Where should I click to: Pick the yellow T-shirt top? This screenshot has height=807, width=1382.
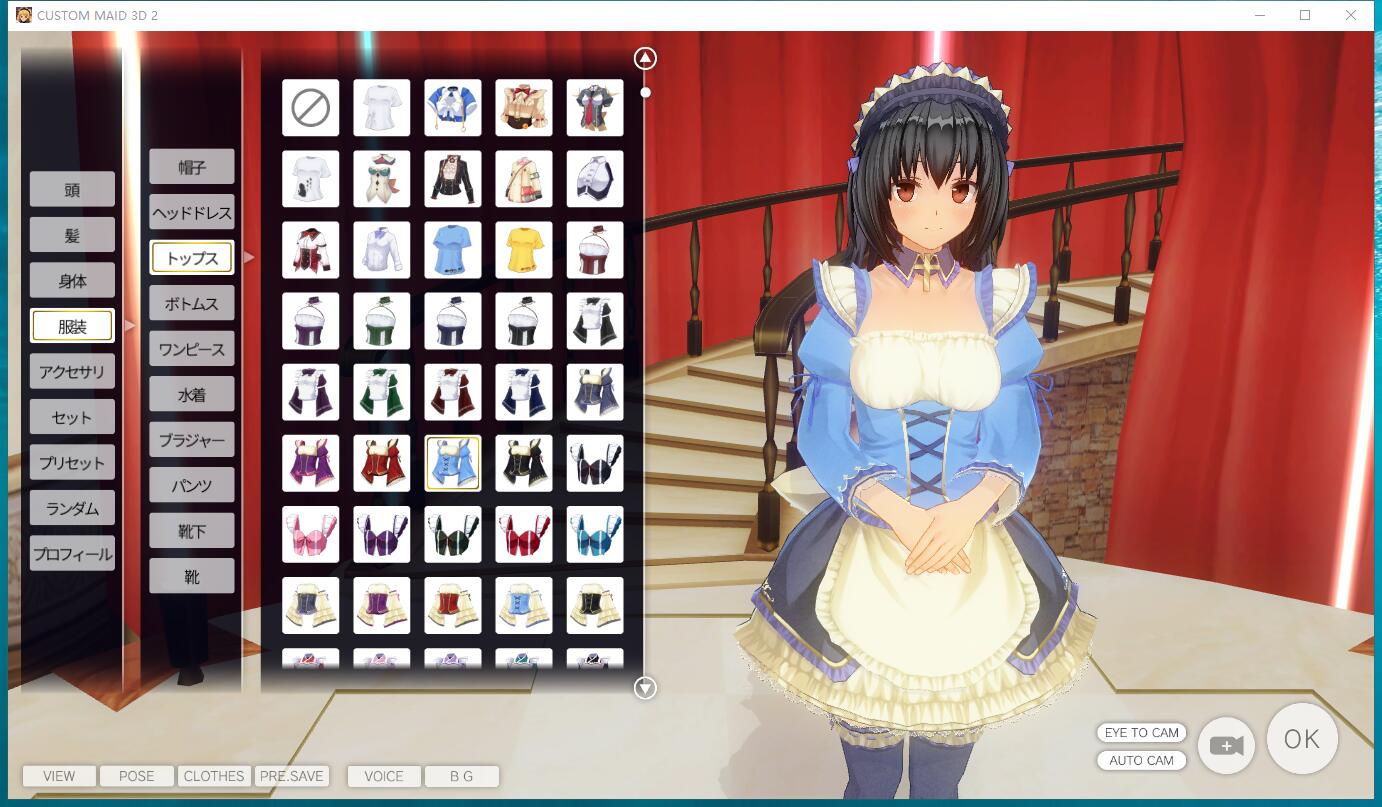pyautogui.click(x=523, y=250)
